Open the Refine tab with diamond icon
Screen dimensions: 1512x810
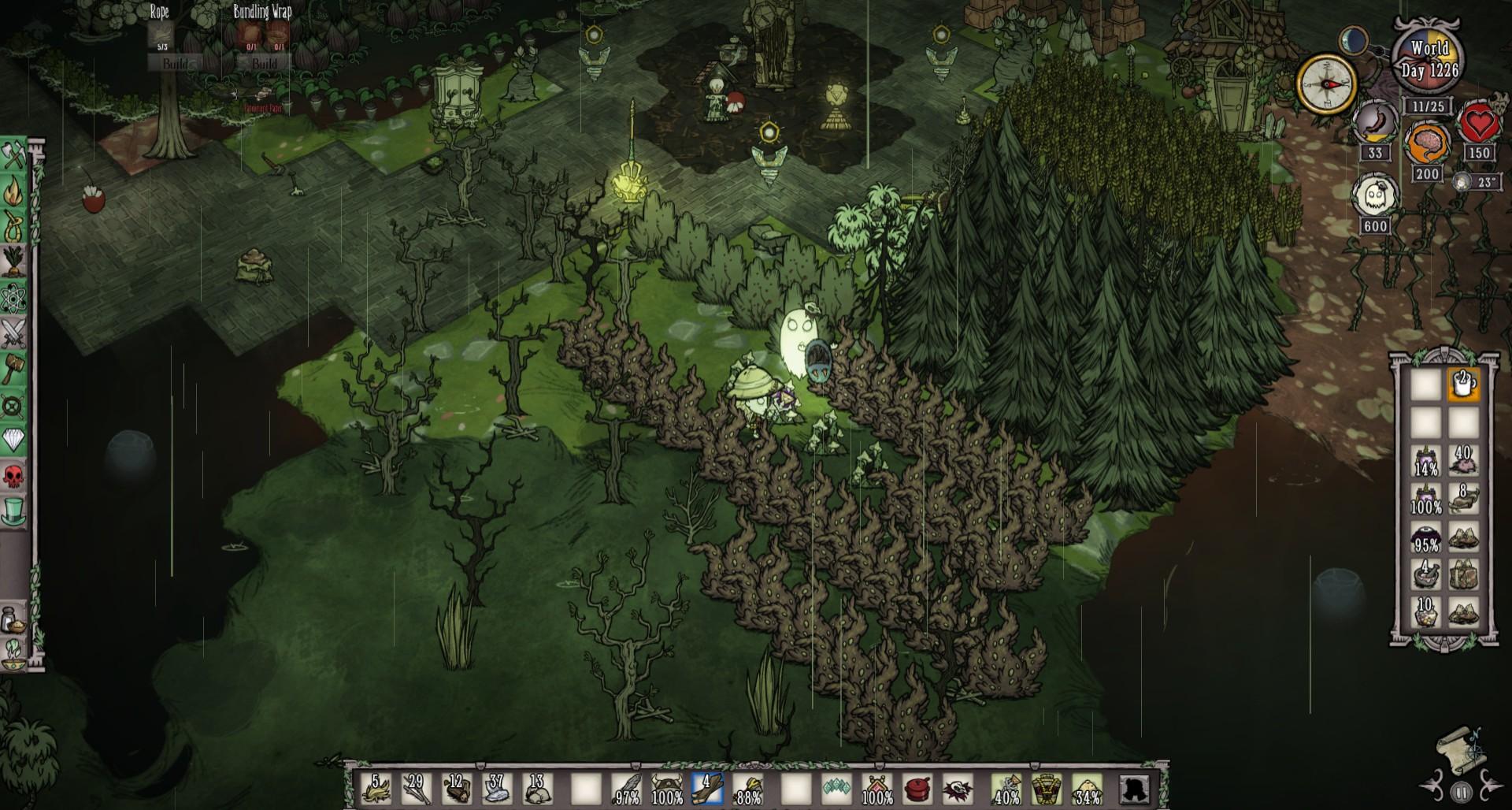[14, 440]
